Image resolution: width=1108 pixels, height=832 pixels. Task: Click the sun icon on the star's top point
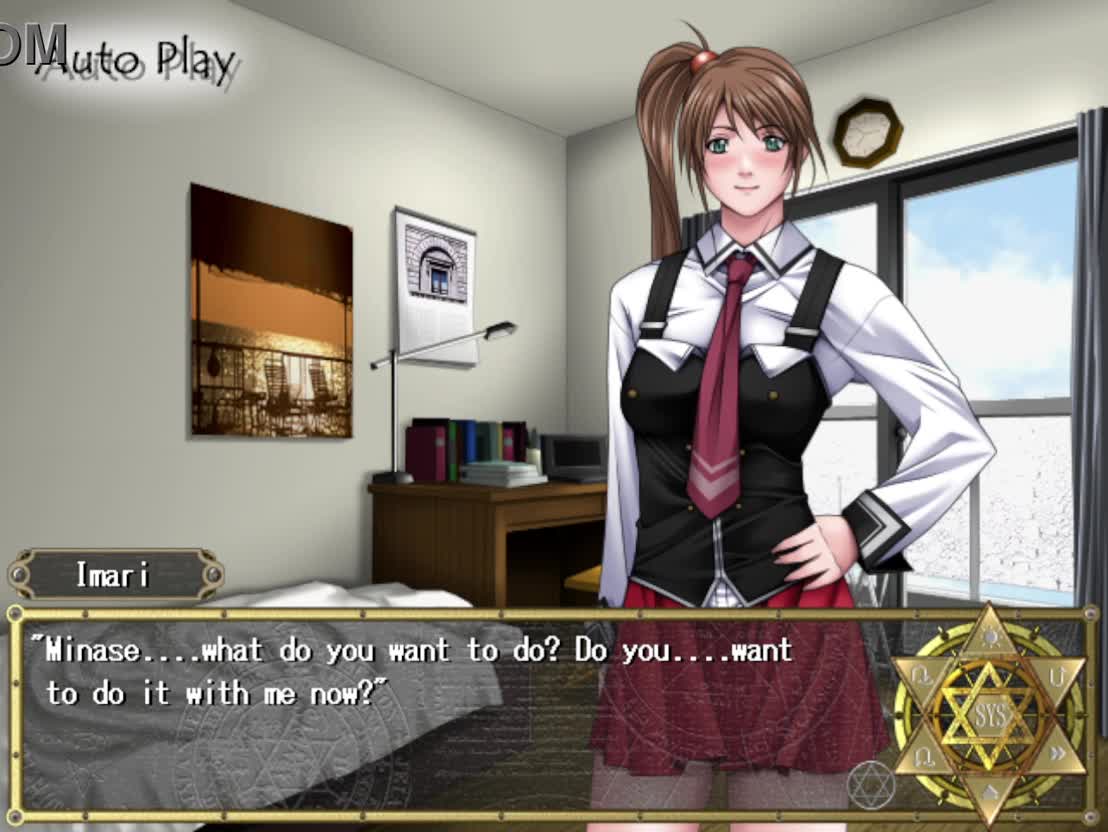(x=989, y=636)
